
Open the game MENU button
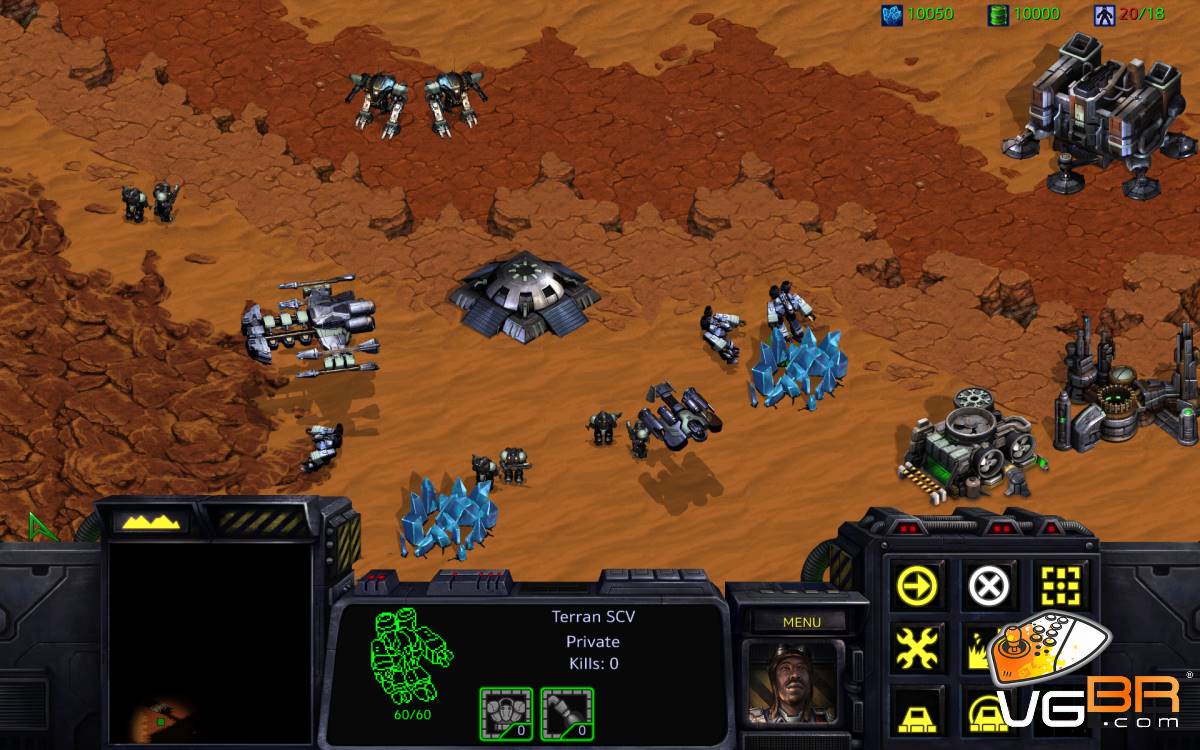(801, 622)
